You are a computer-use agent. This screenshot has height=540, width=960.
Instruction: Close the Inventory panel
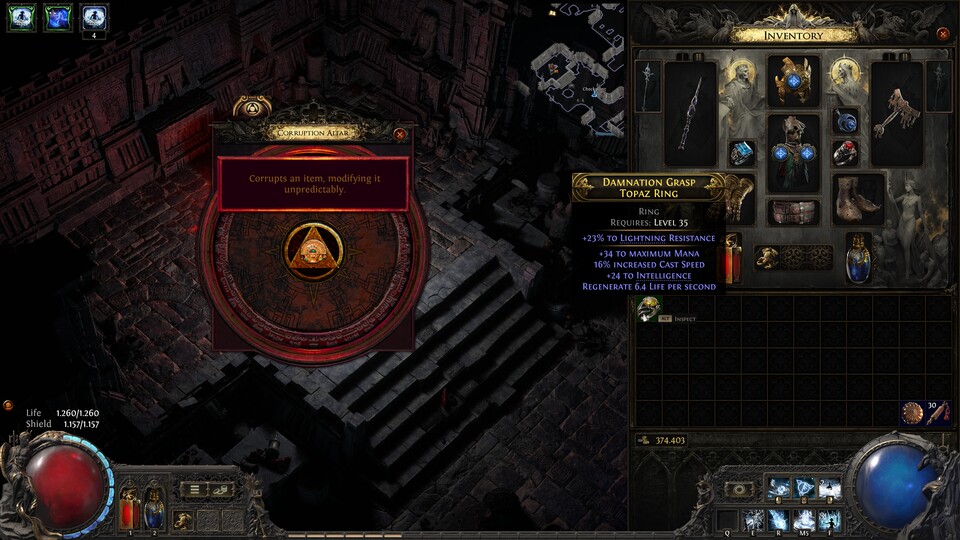943,33
